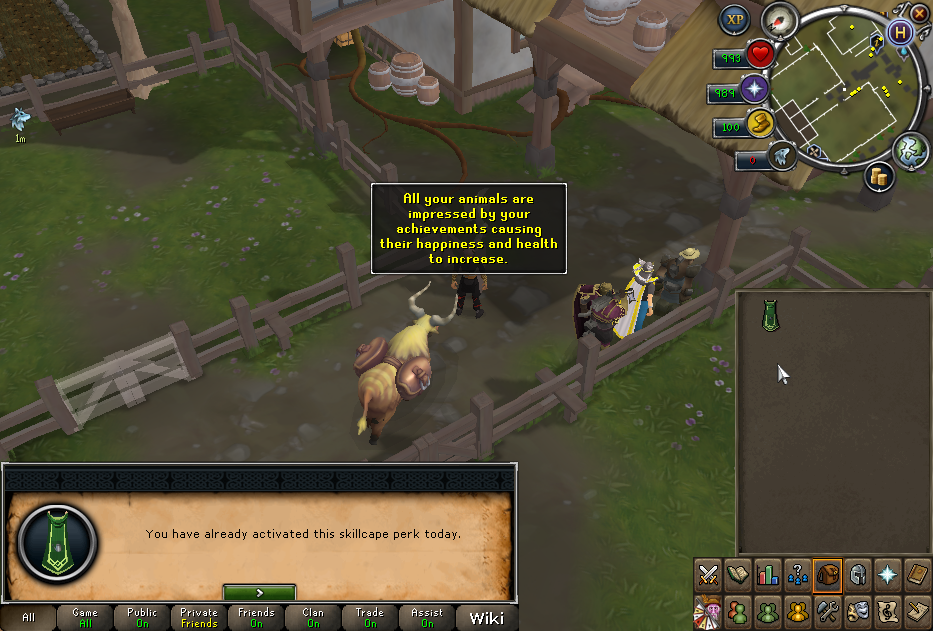Click the red X logout button

point(920,13)
